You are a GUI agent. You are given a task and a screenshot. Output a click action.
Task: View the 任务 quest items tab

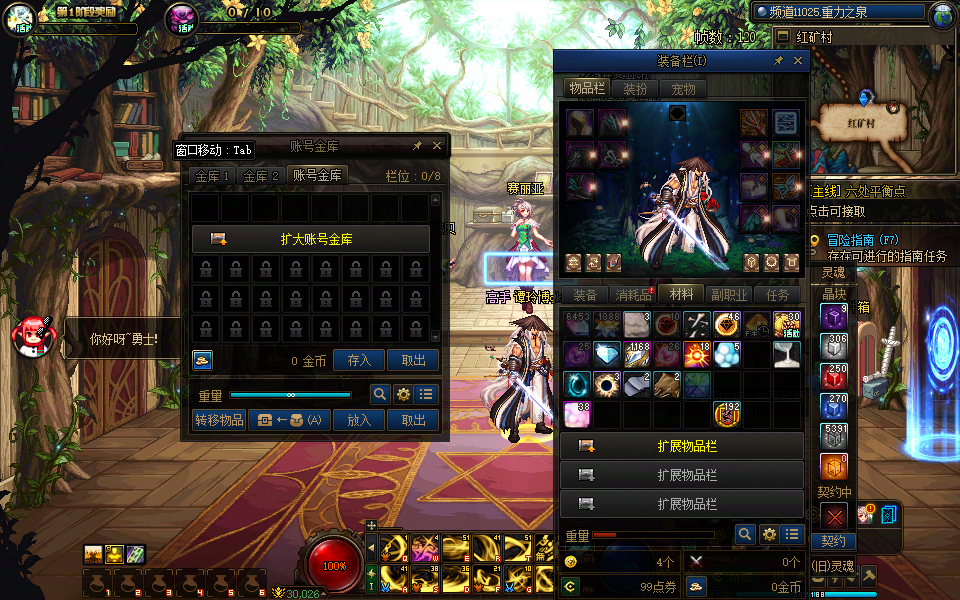[777, 295]
